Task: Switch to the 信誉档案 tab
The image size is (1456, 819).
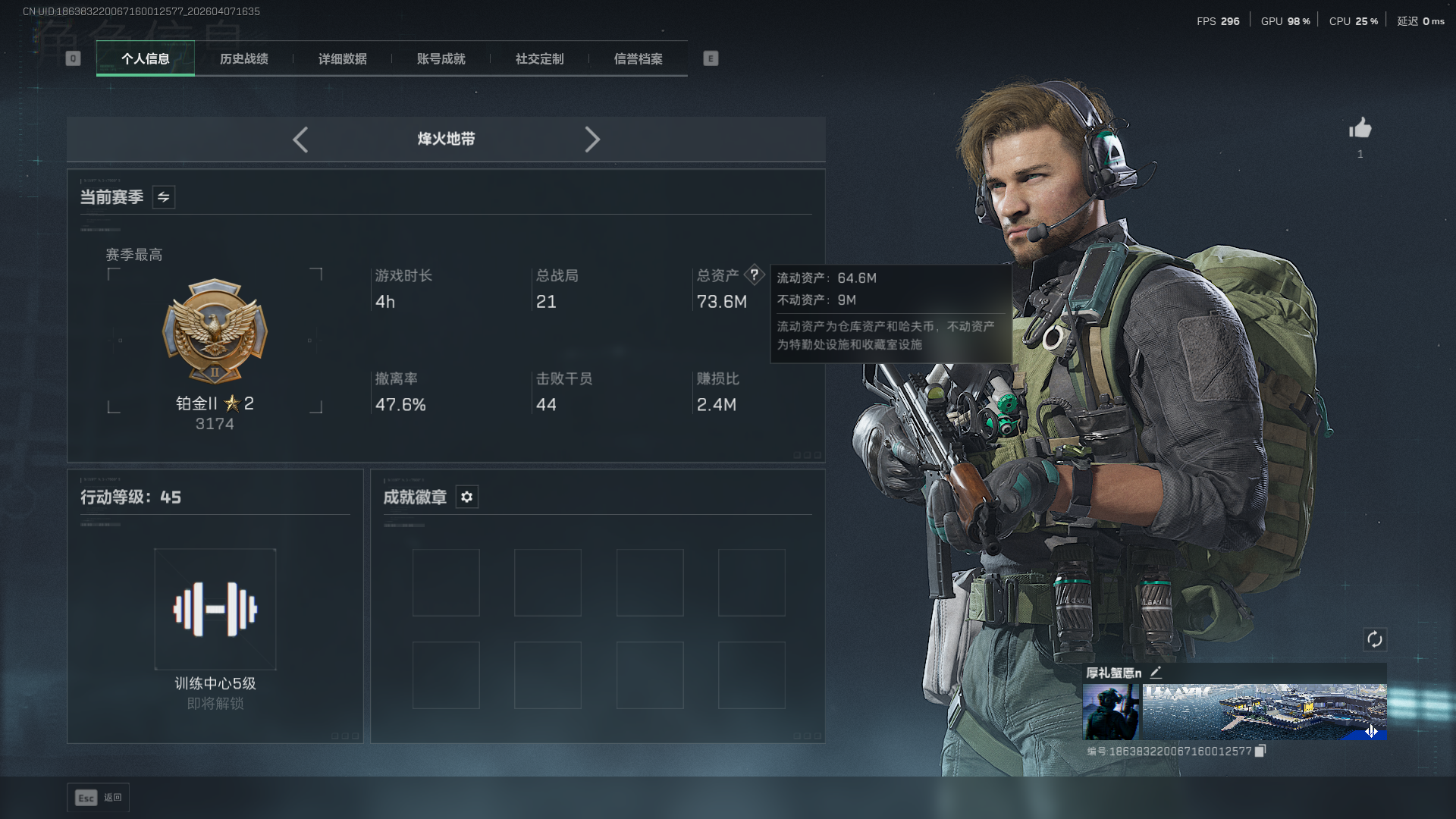Action: coord(638,58)
